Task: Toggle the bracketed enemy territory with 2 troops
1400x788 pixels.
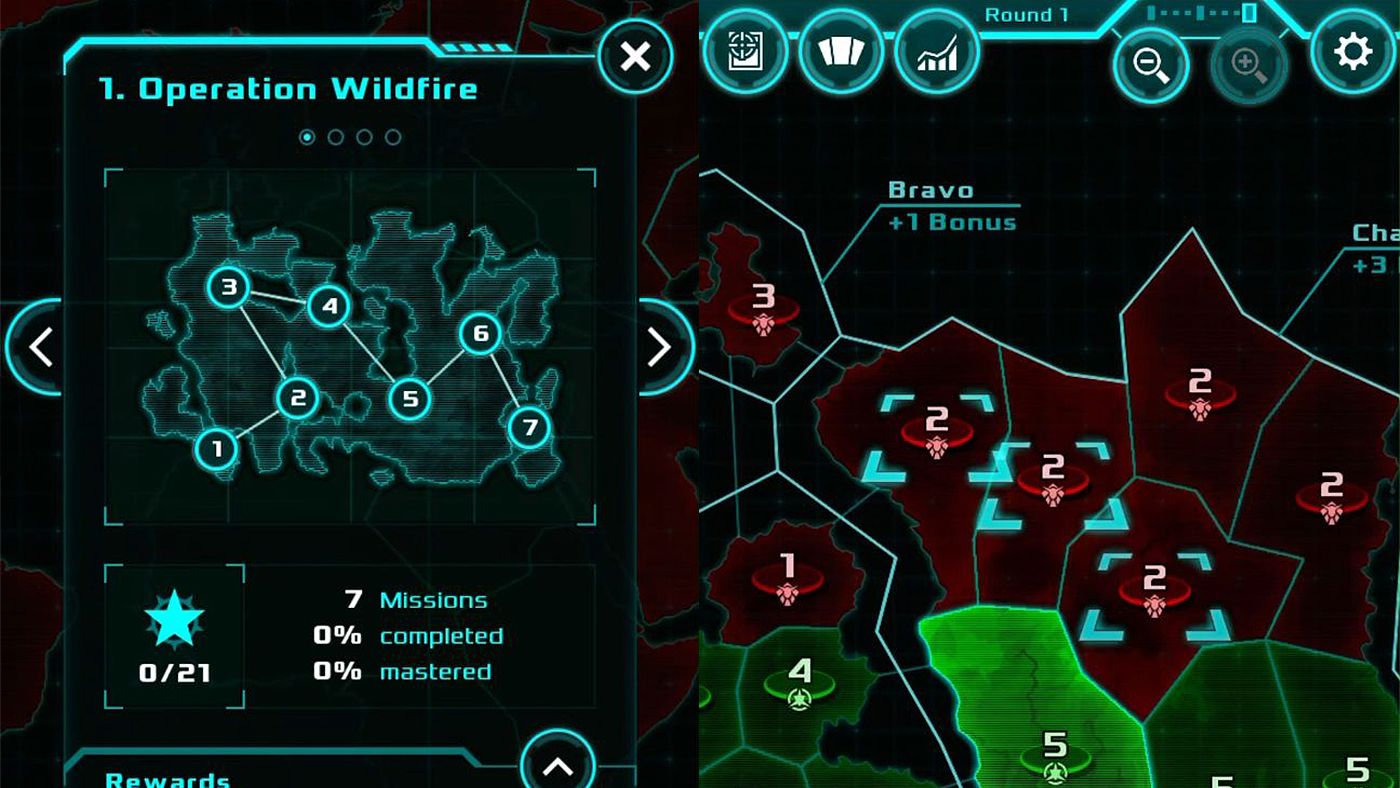Action: click(x=938, y=430)
